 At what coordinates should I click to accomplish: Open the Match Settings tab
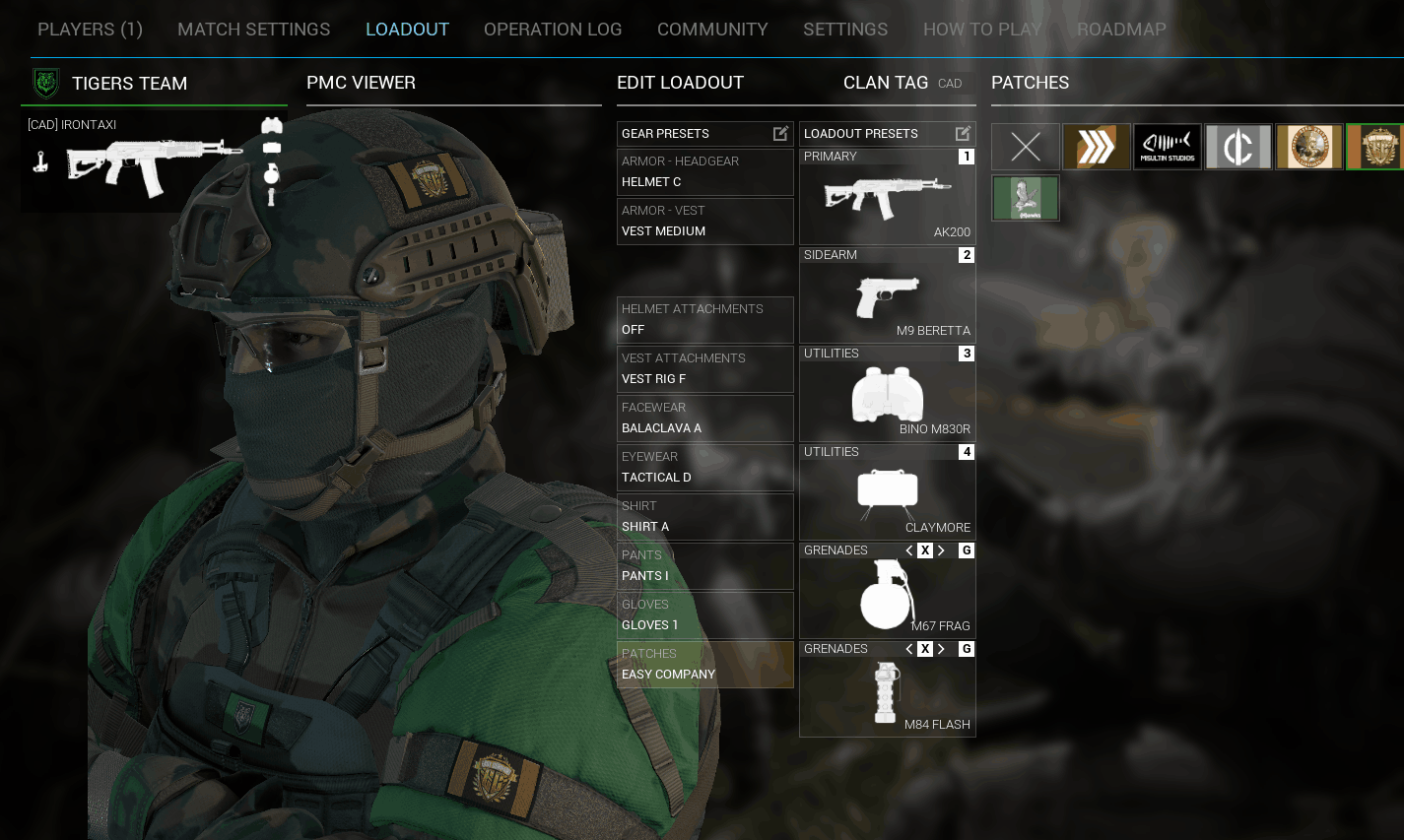click(253, 30)
